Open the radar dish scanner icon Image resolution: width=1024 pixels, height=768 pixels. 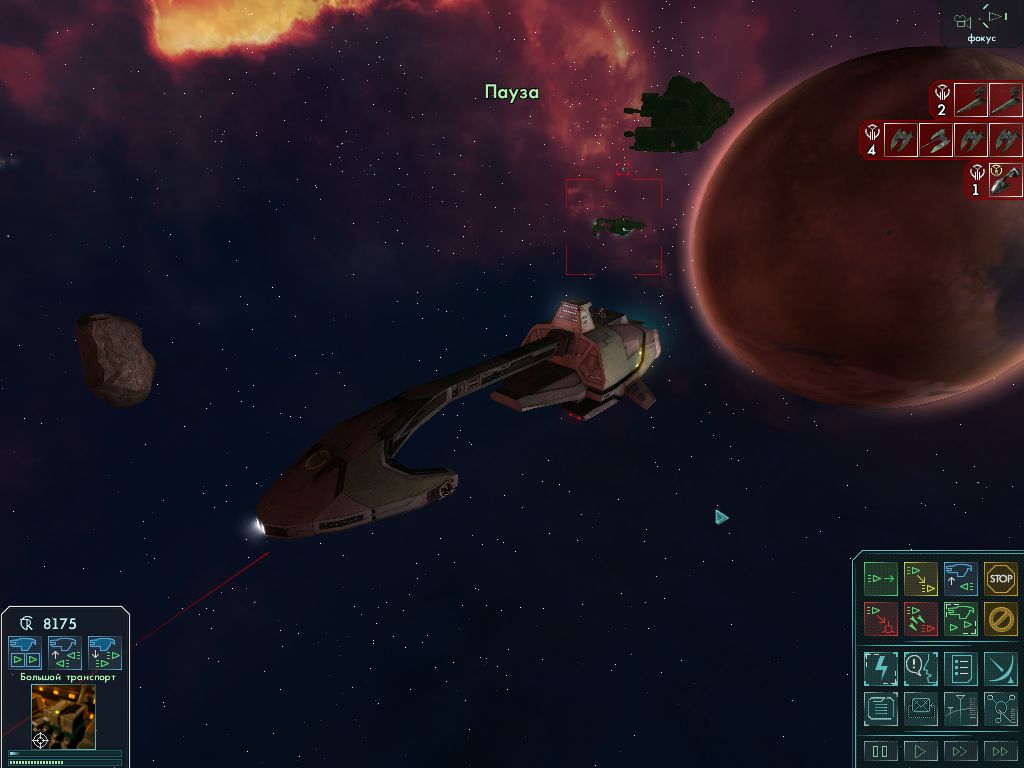[1000, 668]
